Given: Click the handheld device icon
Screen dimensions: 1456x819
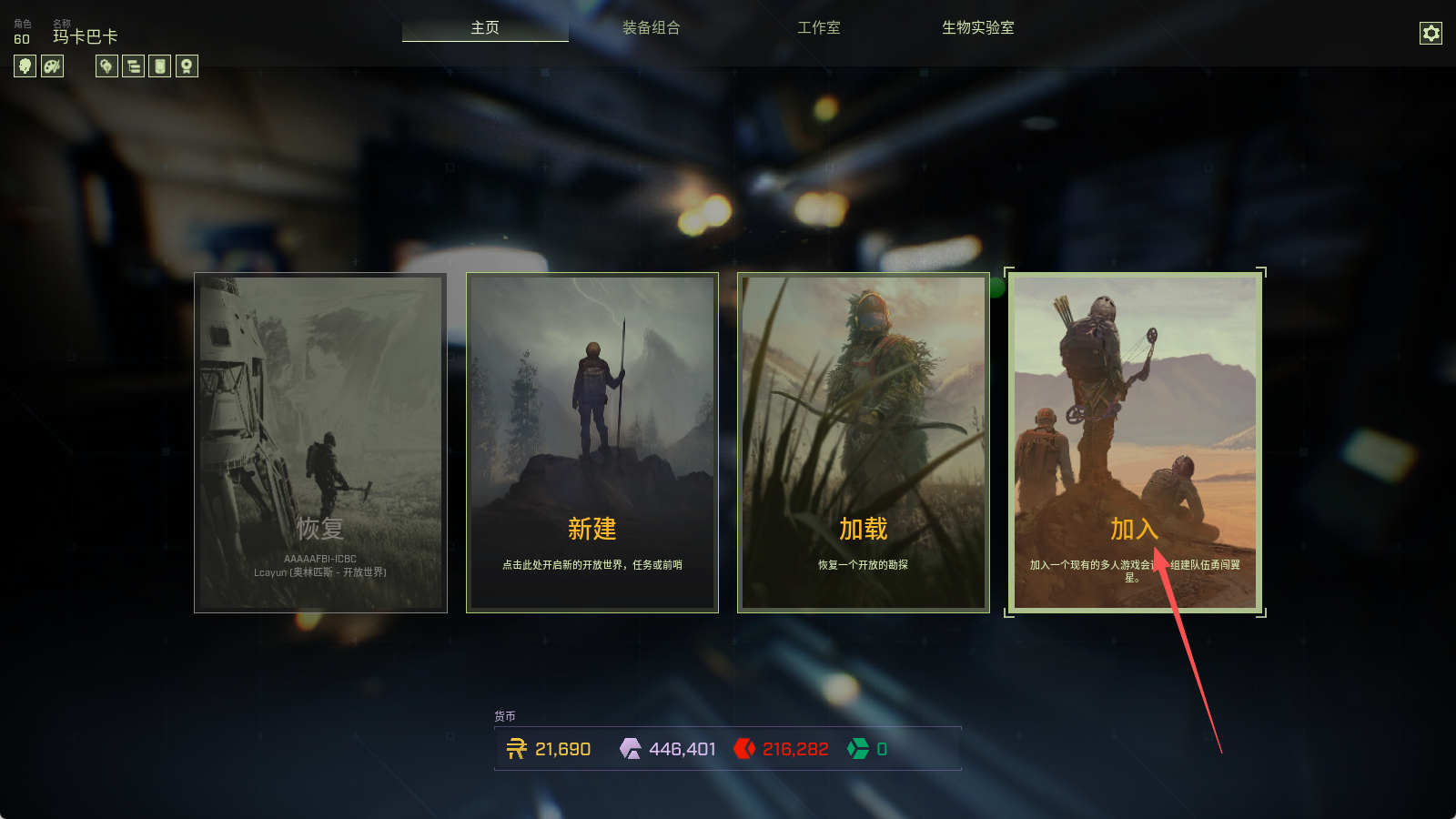Looking at the screenshot, I should (x=160, y=66).
